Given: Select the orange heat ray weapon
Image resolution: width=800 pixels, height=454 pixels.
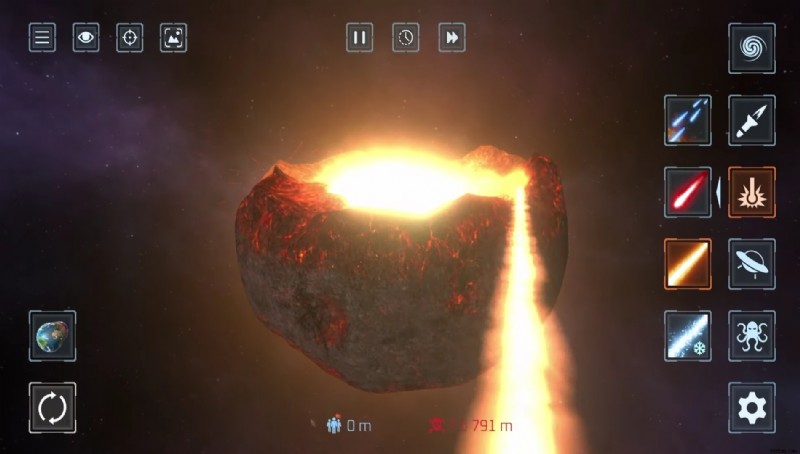Looking at the screenshot, I should click(x=688, y=264).
